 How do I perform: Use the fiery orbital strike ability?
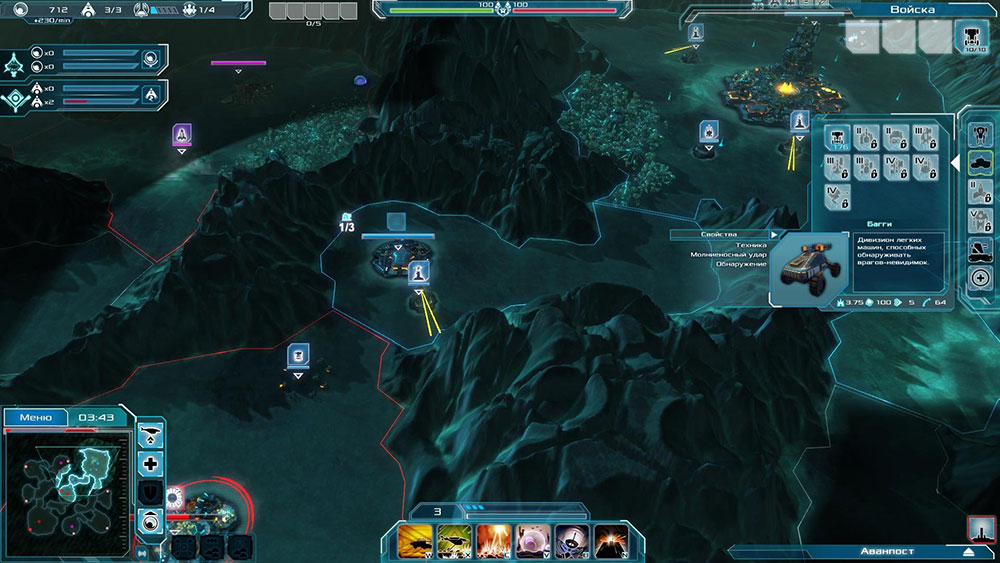click(494, 541)
